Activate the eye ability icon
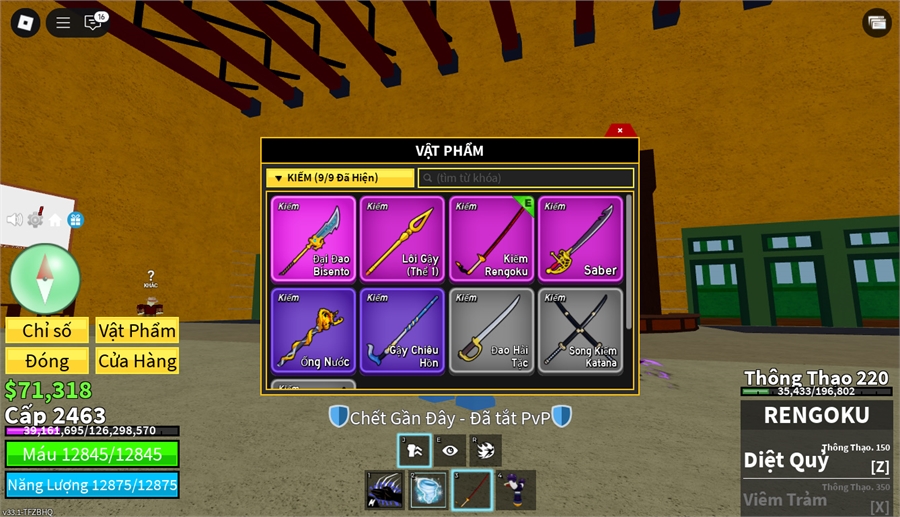This screenshot has width=900, height=517. [x=450, y=451]
